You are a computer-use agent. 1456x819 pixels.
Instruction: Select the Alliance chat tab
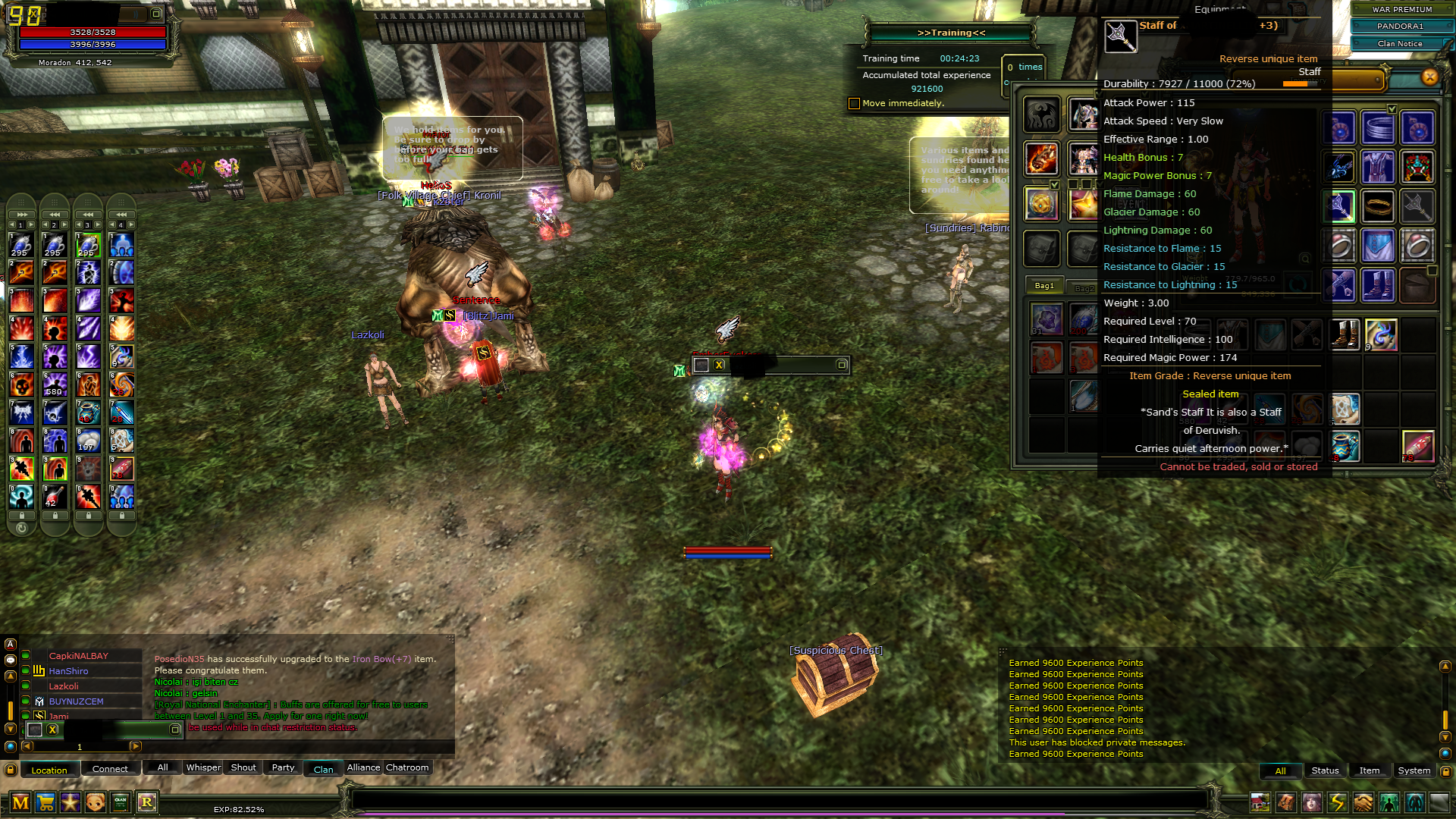click(363, 768)
